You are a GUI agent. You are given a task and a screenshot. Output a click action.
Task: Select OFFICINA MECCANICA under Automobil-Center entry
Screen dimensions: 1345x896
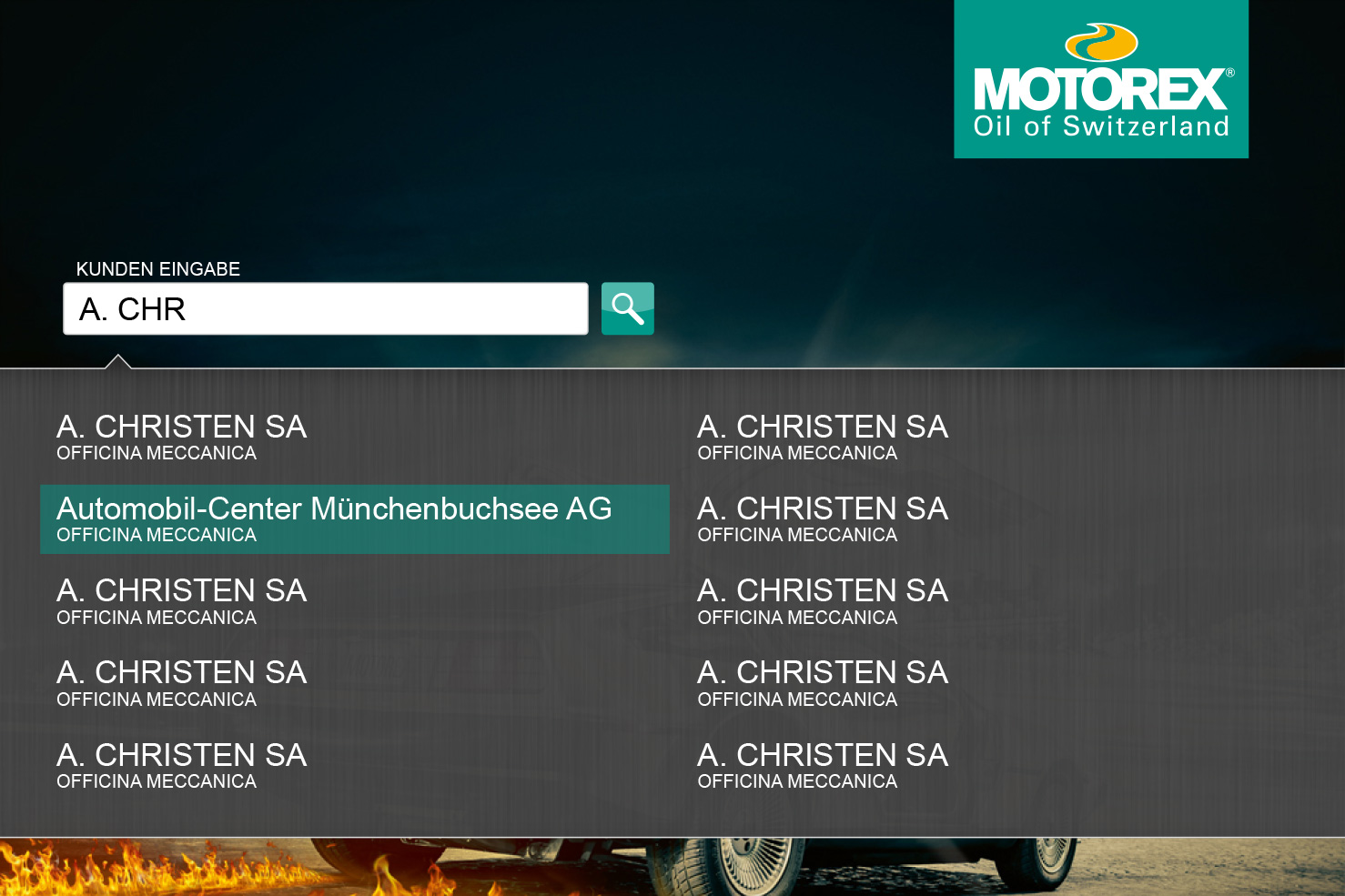[x=156, y=535]
